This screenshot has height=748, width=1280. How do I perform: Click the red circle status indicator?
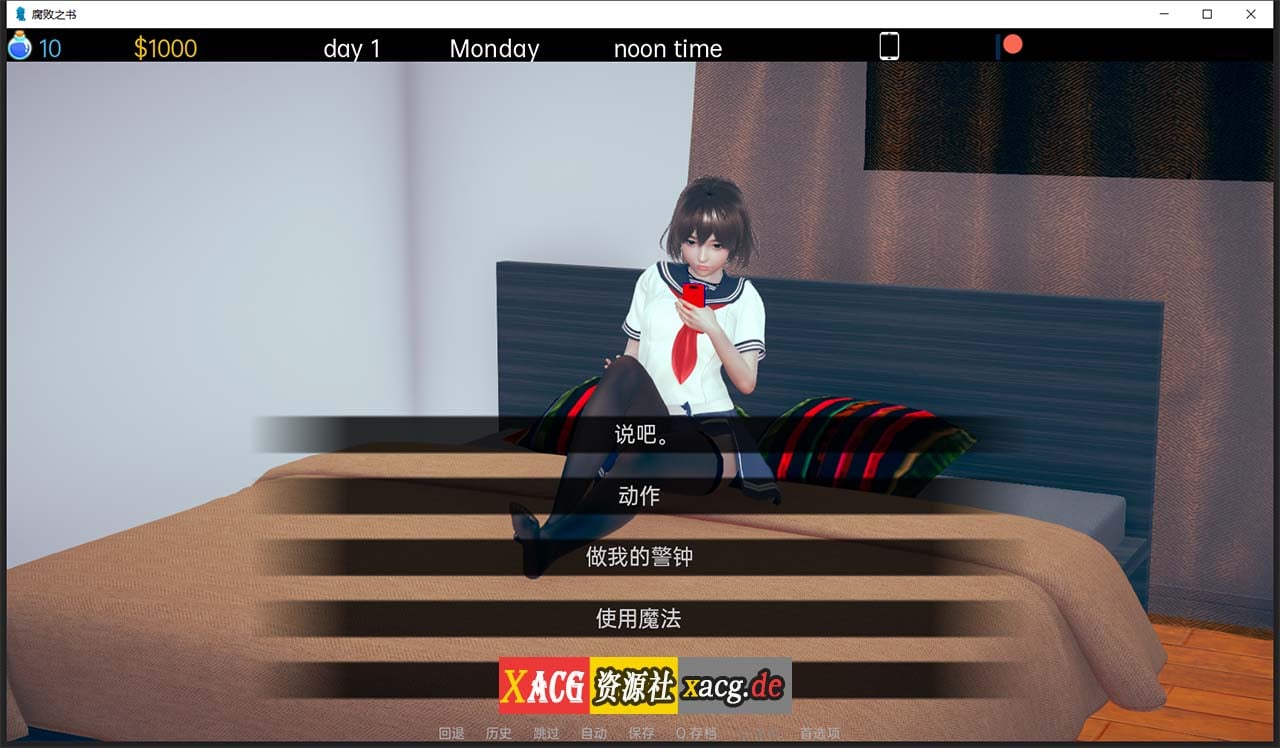[1014, 44]
